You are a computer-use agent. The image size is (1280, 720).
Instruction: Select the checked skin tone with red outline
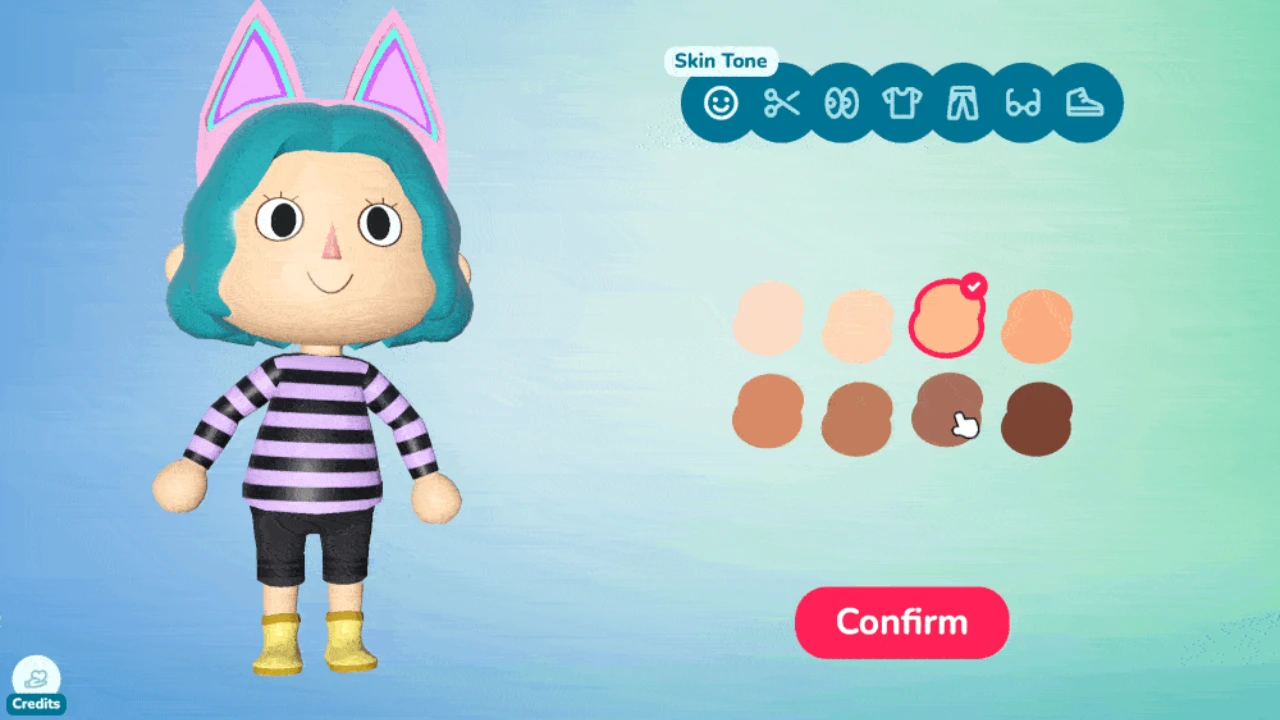pos(947,318)
